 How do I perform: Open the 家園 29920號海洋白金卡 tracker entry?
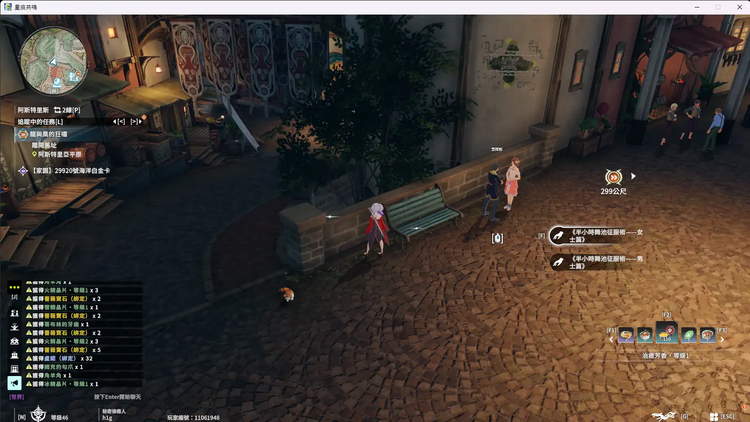point(70,170)
